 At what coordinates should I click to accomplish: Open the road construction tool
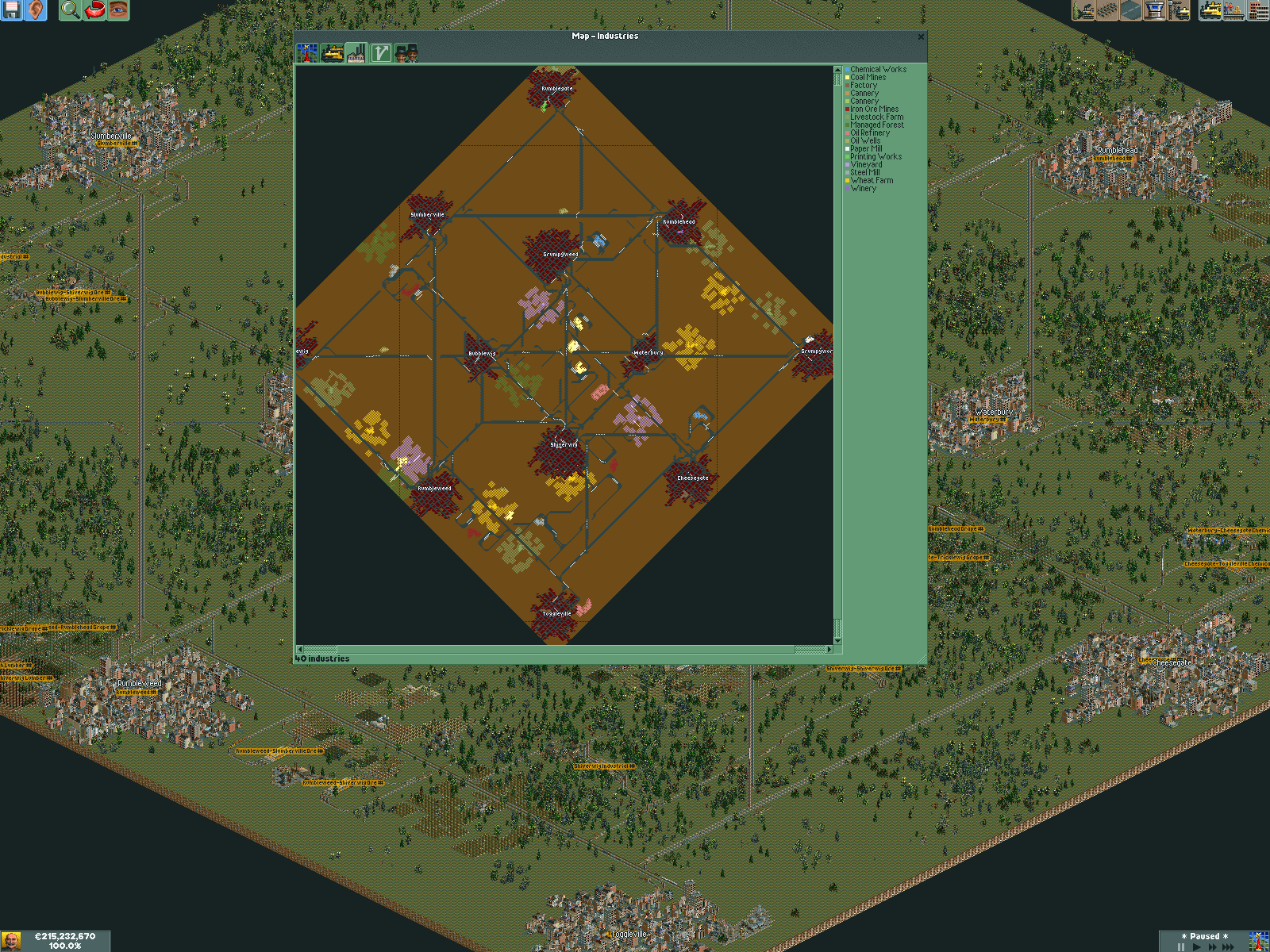click(x=1131, y=10)
